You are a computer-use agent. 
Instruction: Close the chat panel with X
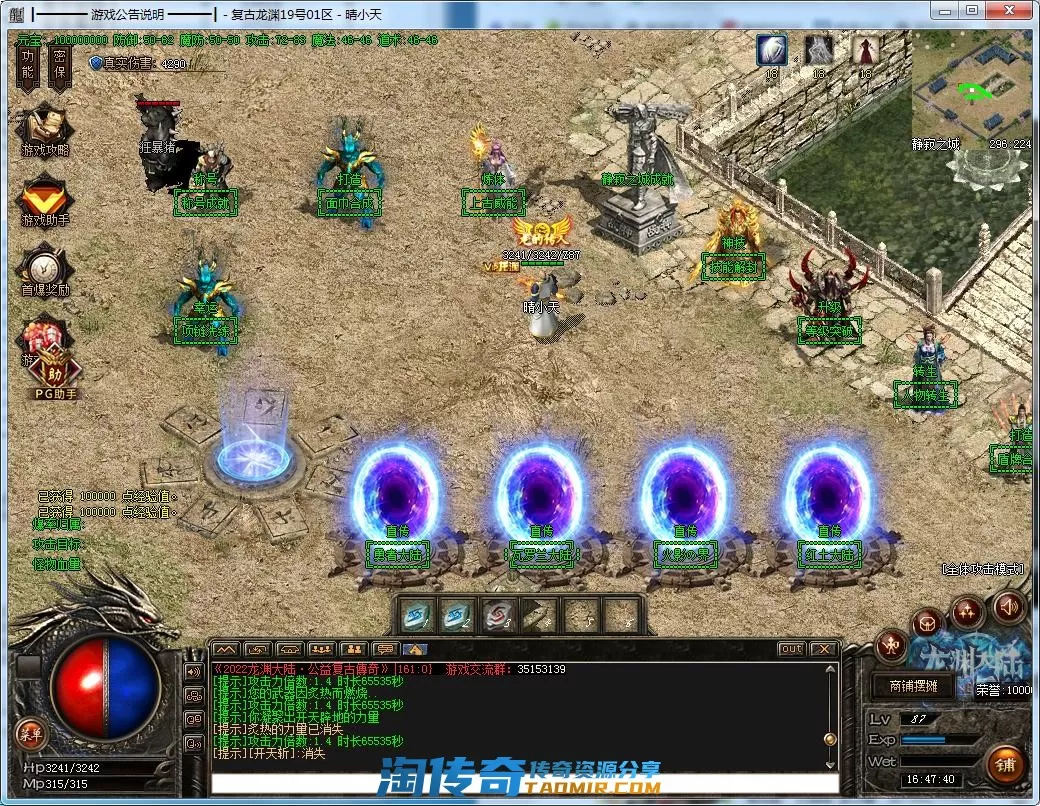(x=823, y=649)
